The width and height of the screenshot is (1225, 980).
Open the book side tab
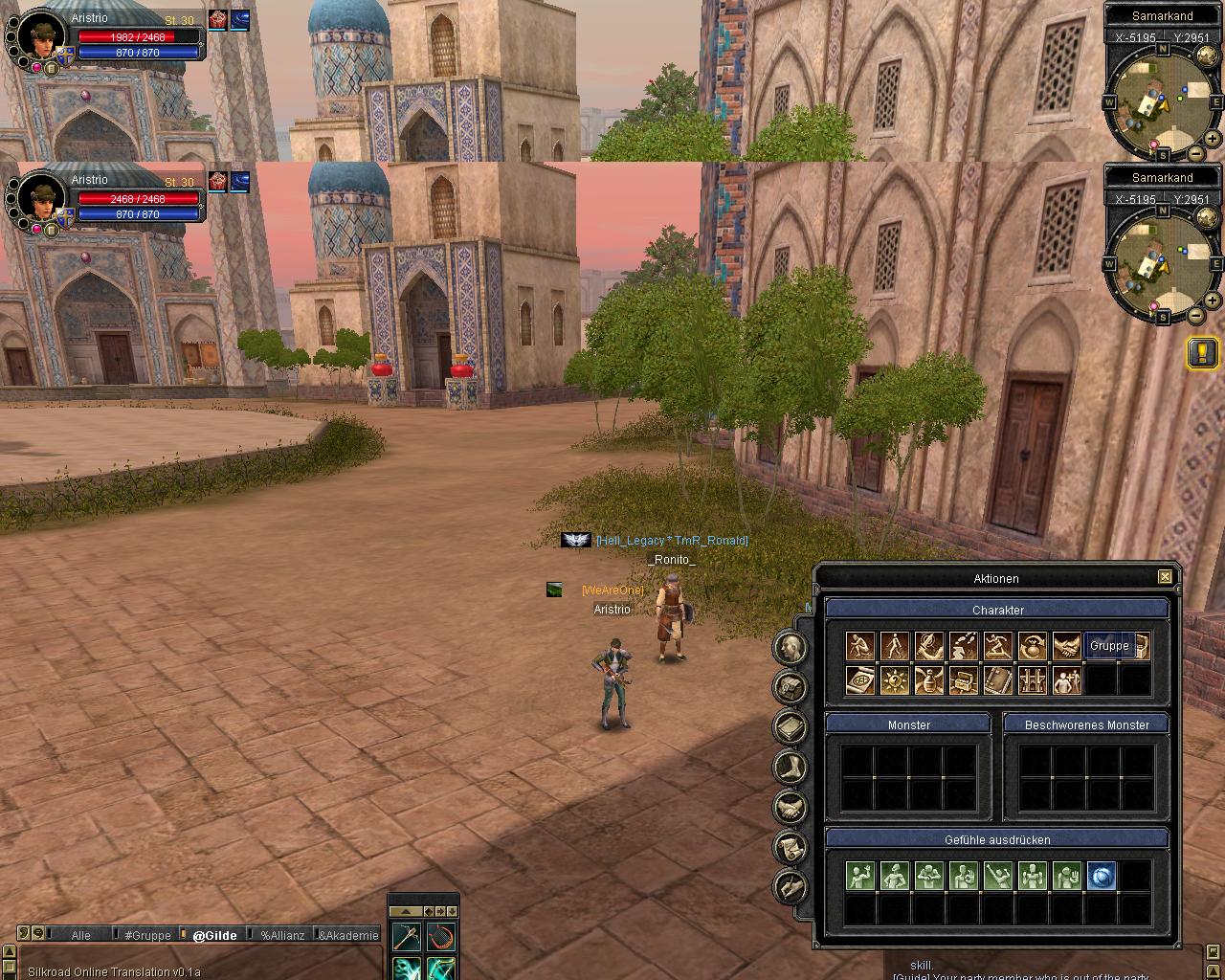(x=791, y=726)
